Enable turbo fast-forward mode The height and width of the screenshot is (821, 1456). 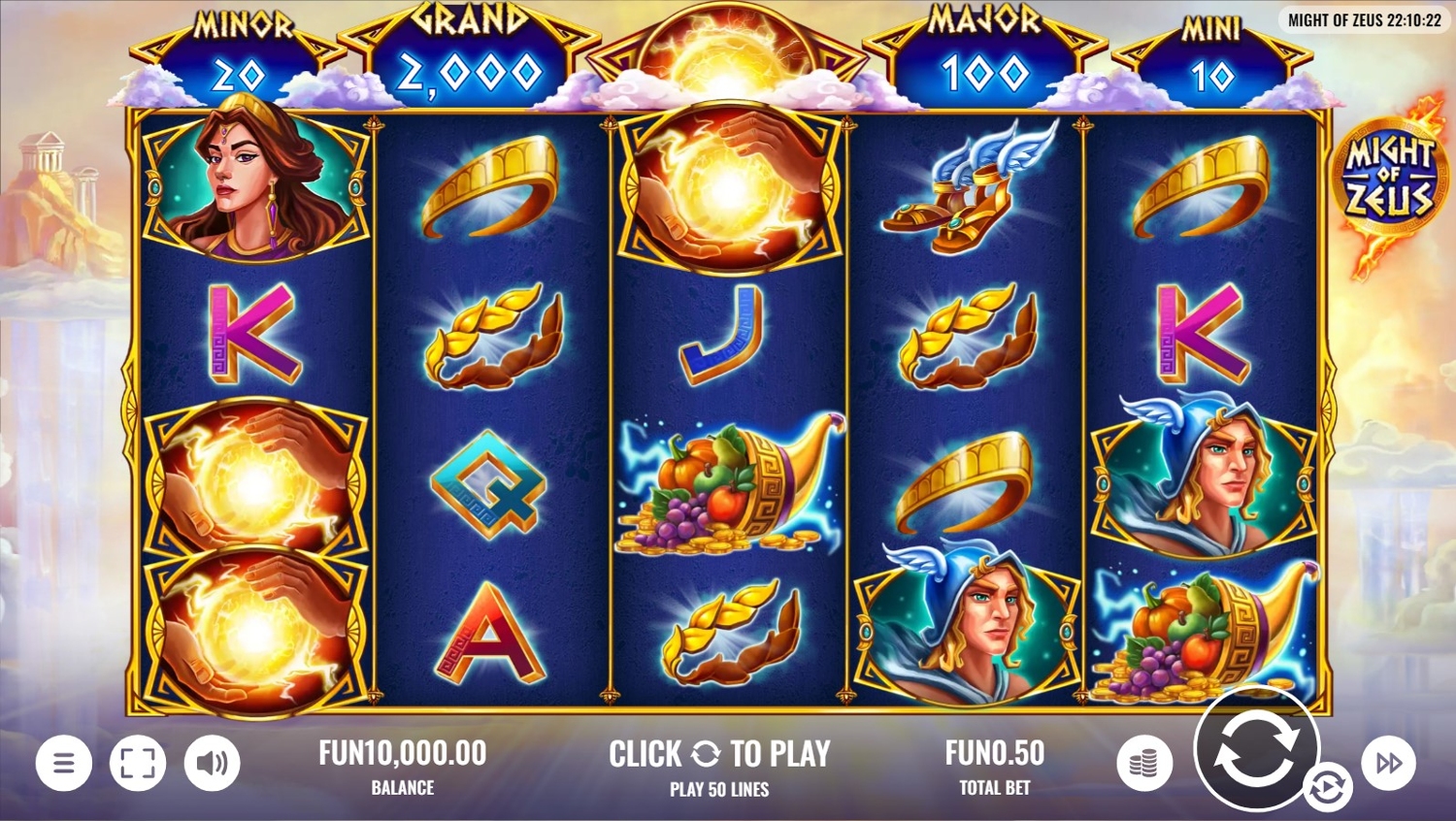point(1389,763)
